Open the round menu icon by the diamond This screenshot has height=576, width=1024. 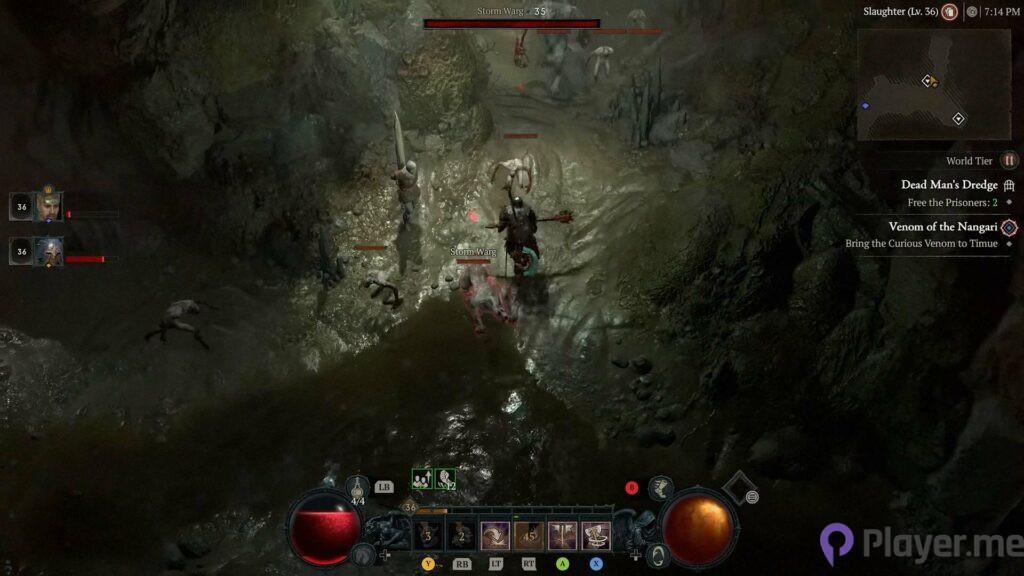pos(752,497)
